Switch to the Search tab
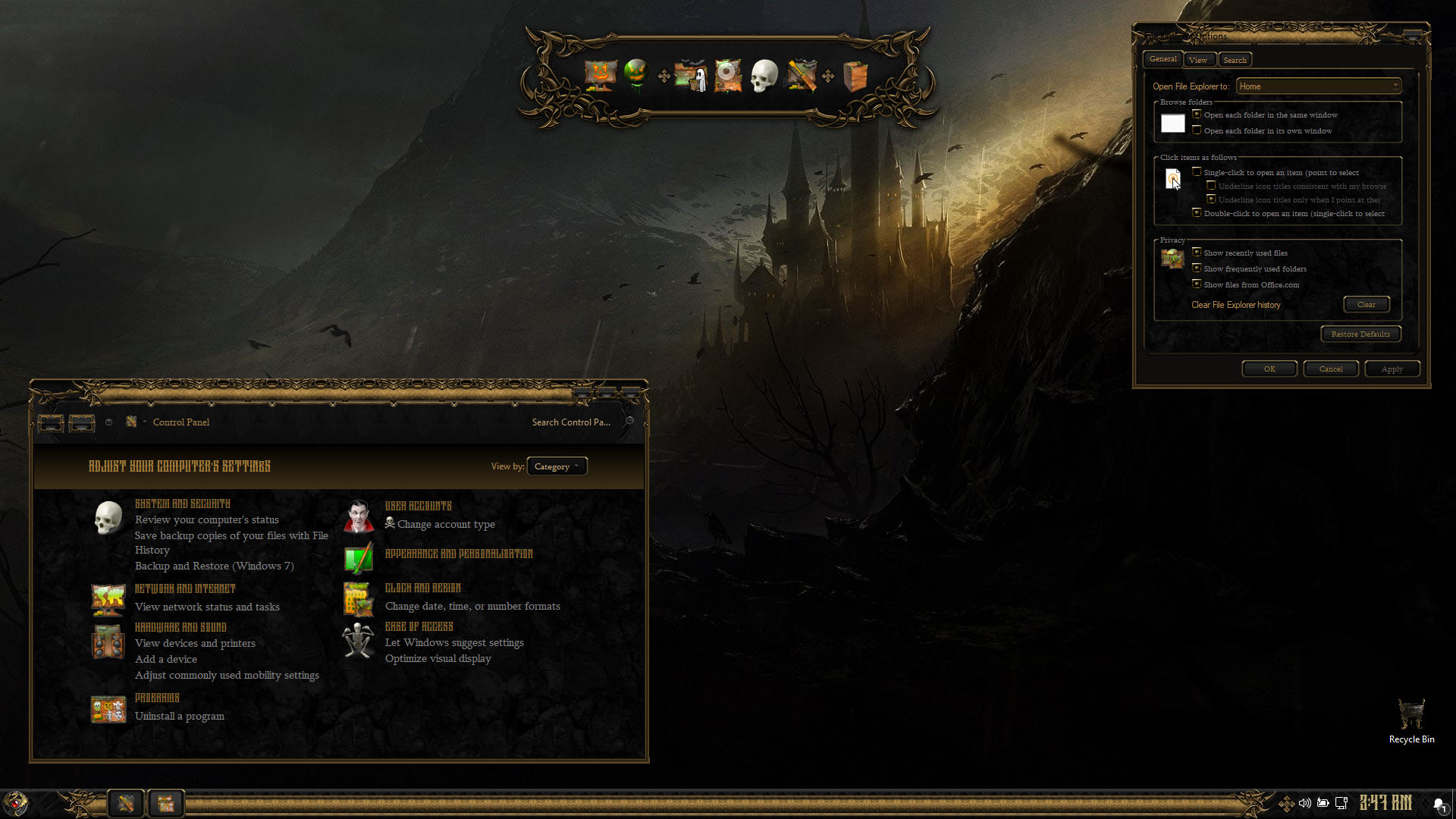This screenshot has width=1456, height=819. pos(1235,60)
